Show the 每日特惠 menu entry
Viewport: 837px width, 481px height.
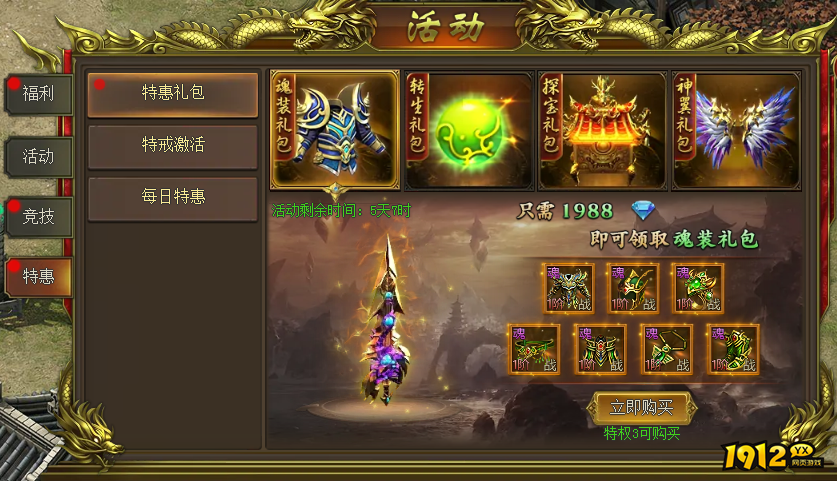tap(173, 197)
